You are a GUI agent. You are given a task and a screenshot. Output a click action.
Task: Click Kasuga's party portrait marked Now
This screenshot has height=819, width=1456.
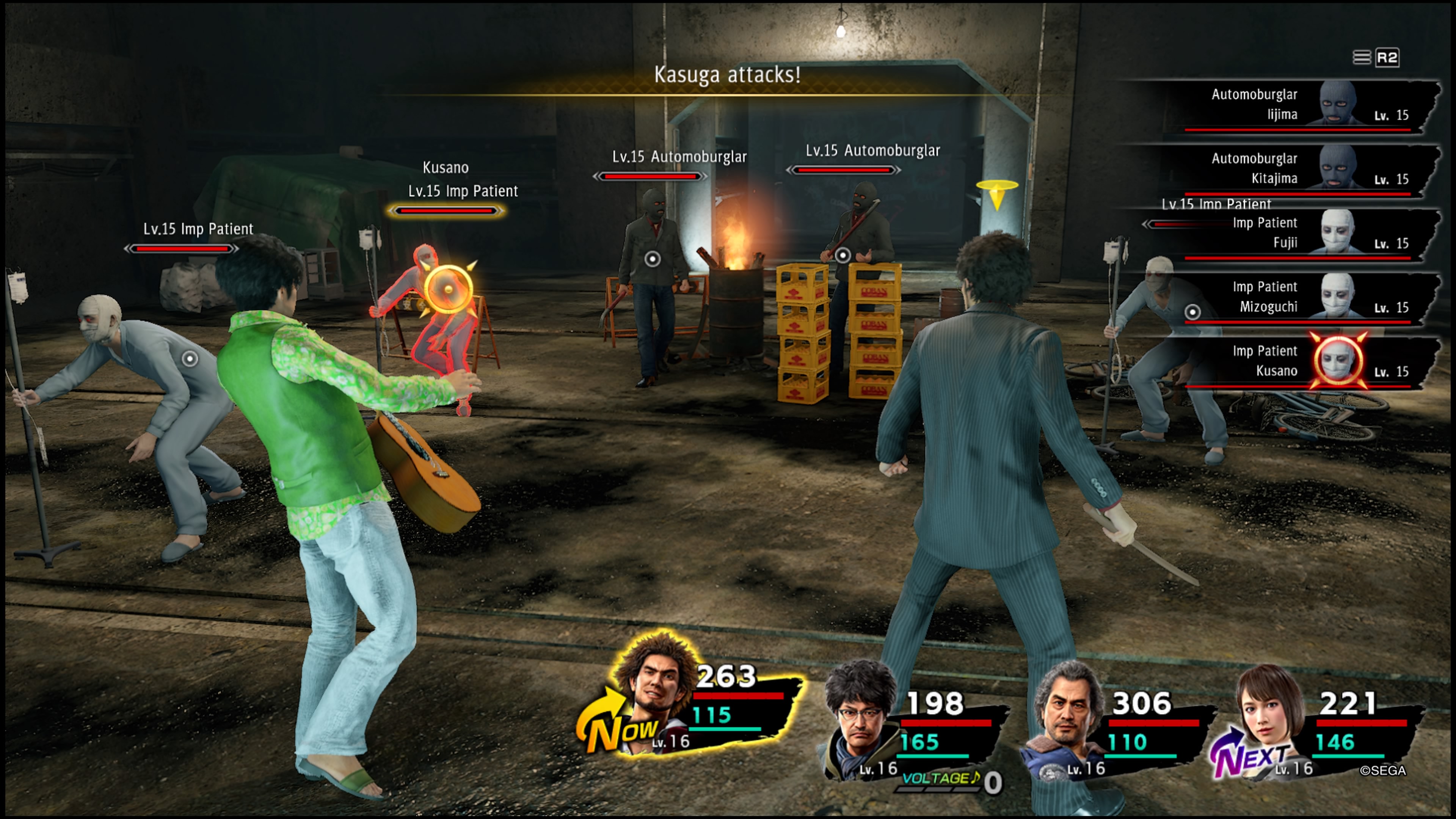(x=656, y=695)
